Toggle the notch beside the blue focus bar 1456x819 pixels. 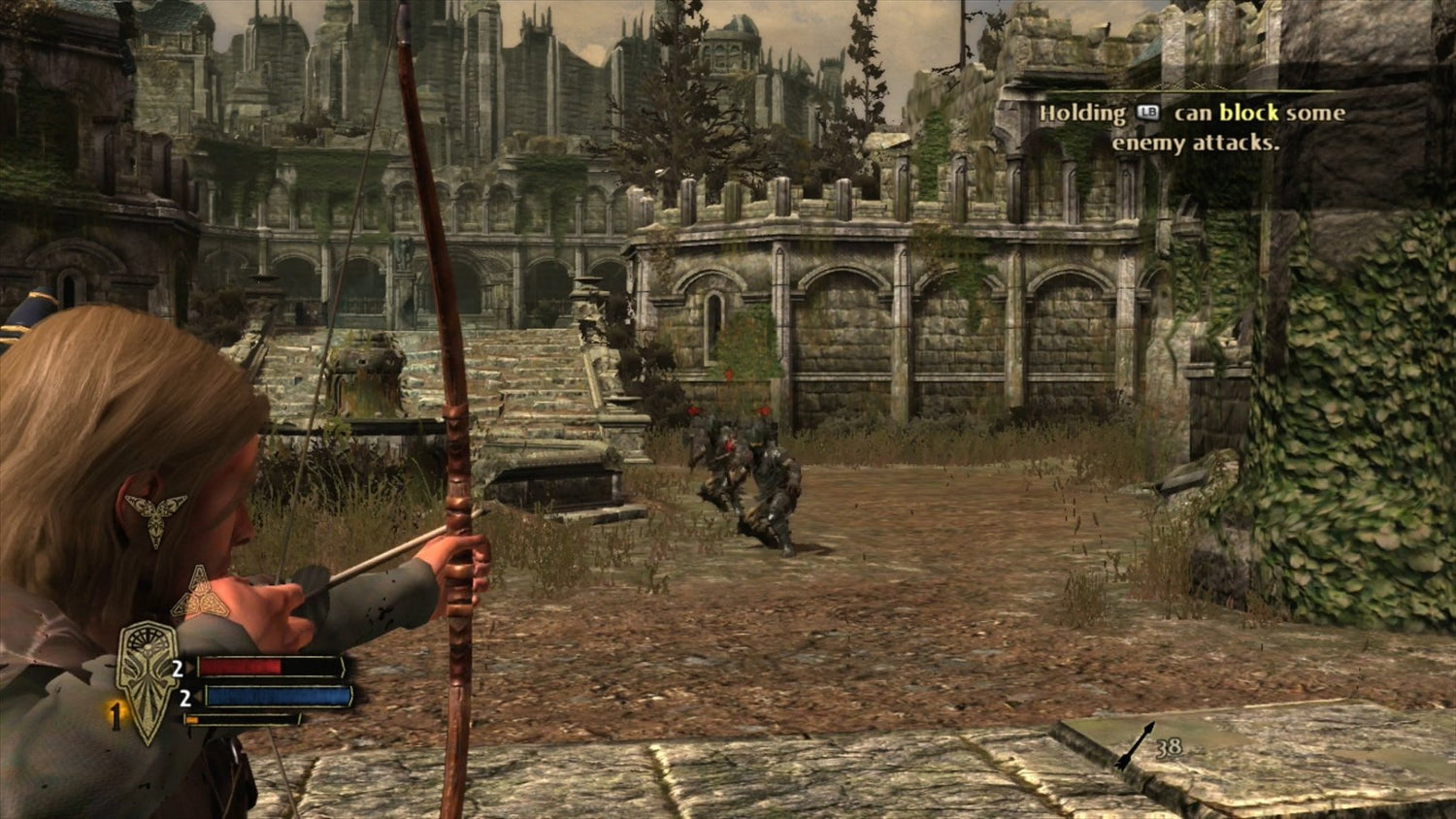click(x=201, y=697)
